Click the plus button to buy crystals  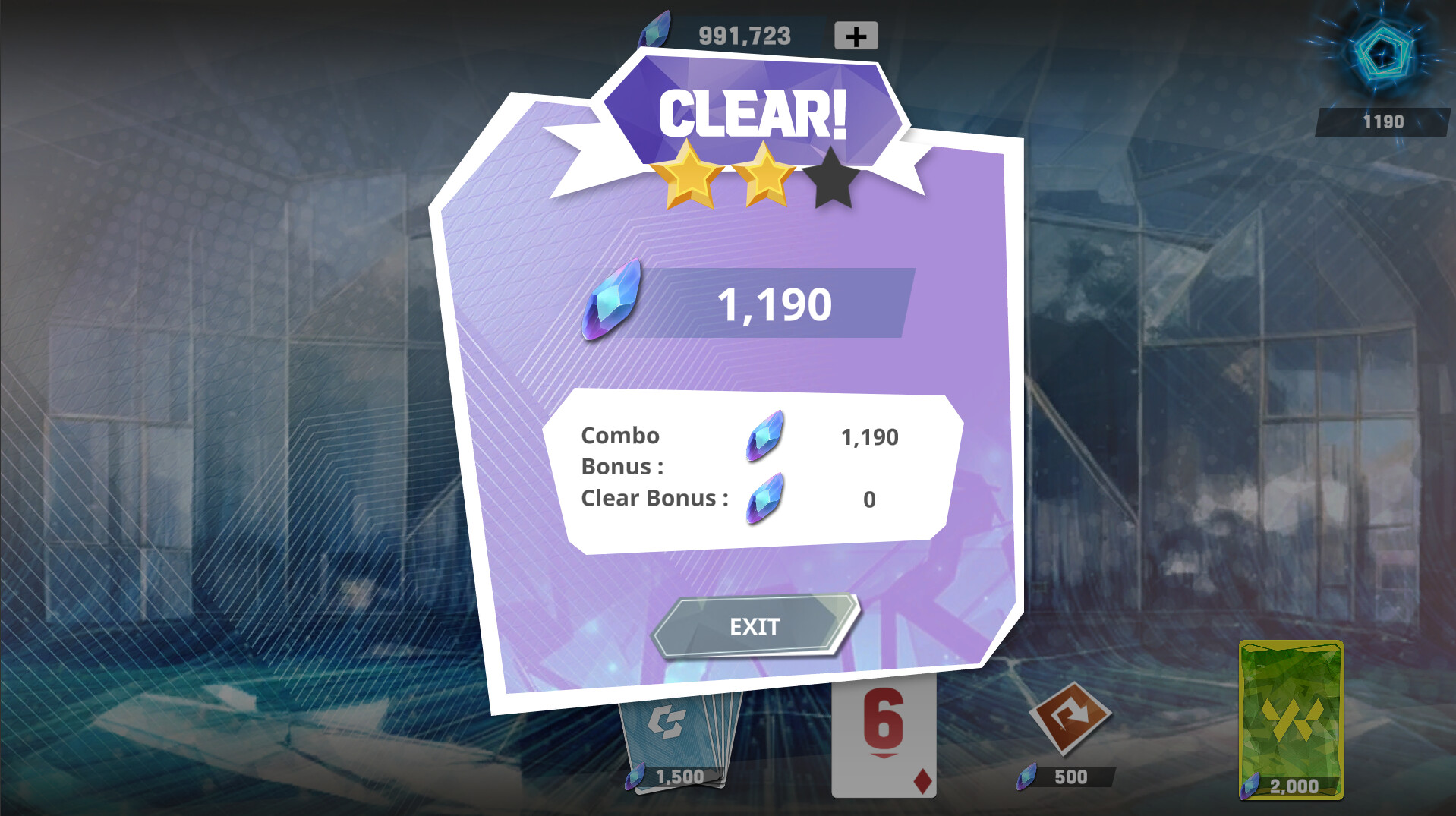[x=856, y=33]
